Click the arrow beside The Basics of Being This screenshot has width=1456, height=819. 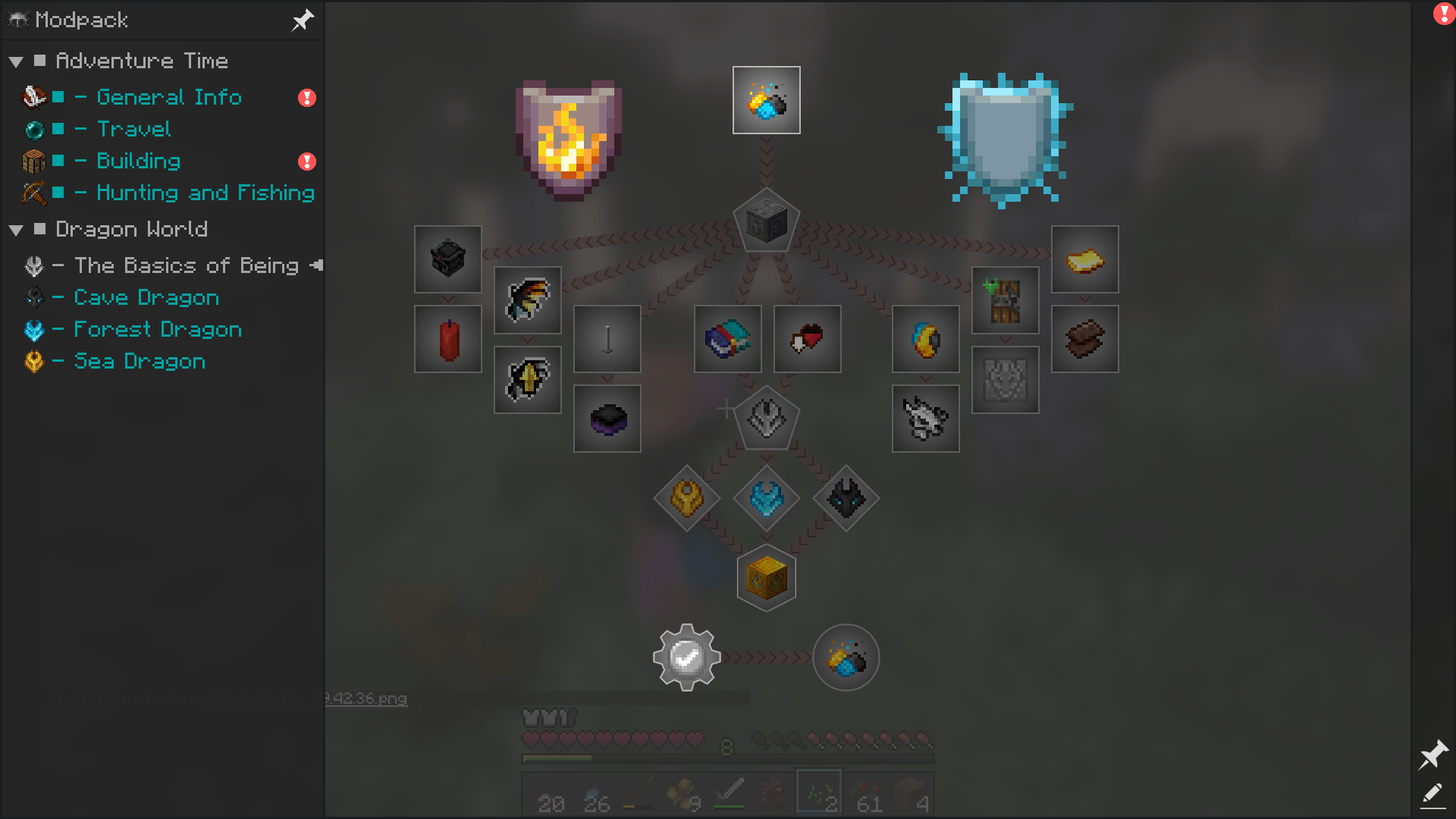pyautogui.click(x=316, y=266)
